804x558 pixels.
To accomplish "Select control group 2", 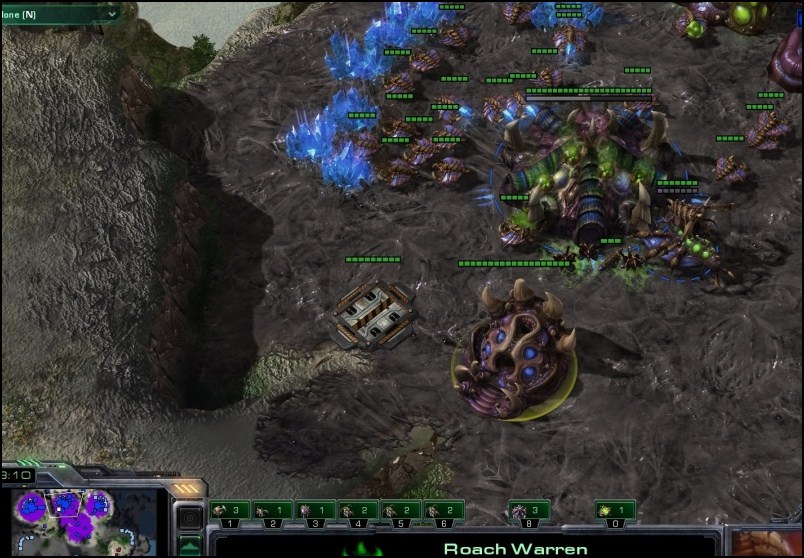I will pyautogui.click(x=273, y=512).
